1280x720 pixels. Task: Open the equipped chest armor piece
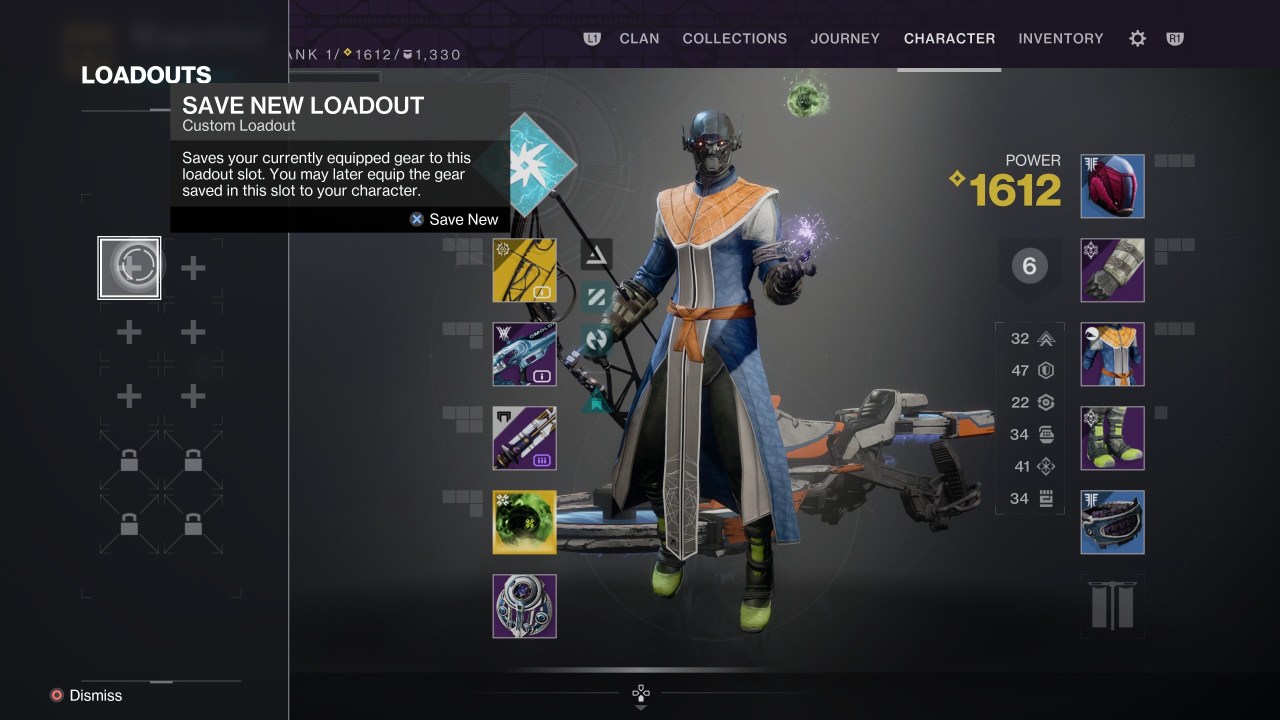1112,354
